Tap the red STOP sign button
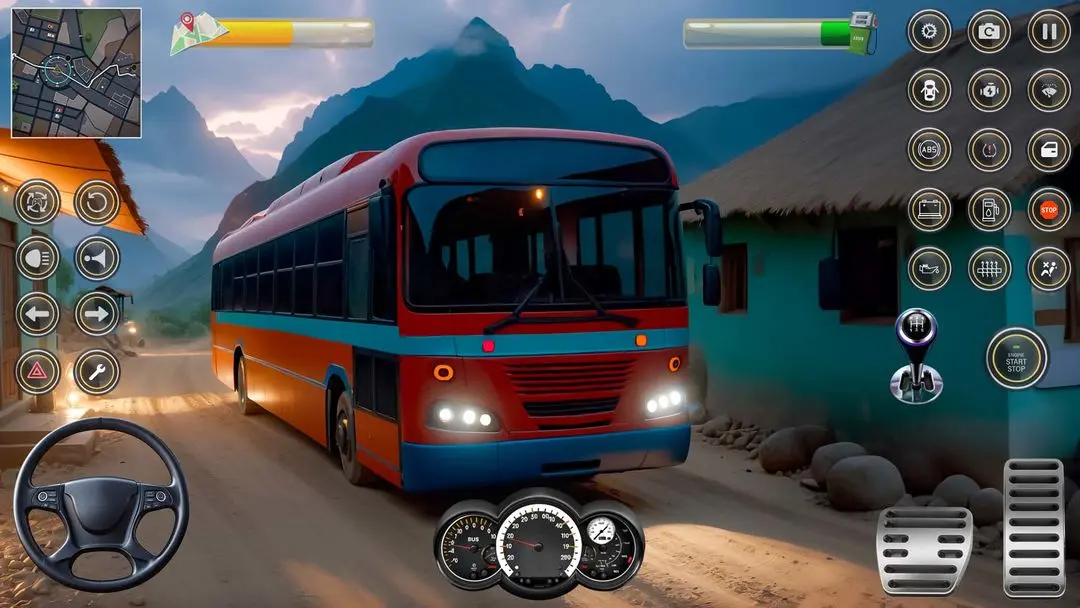1080x608 pixels. pyautogui.click(x=1049, y=209)
